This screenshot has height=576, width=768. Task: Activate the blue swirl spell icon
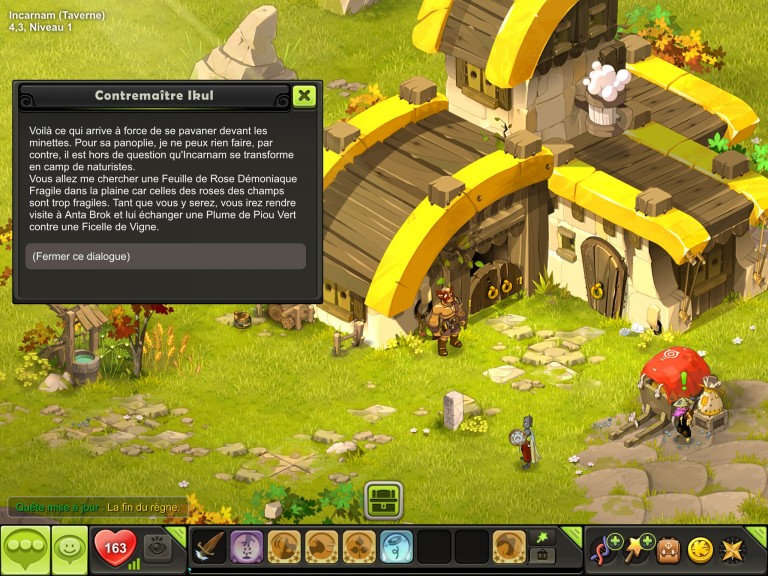(x=397, y=547)
